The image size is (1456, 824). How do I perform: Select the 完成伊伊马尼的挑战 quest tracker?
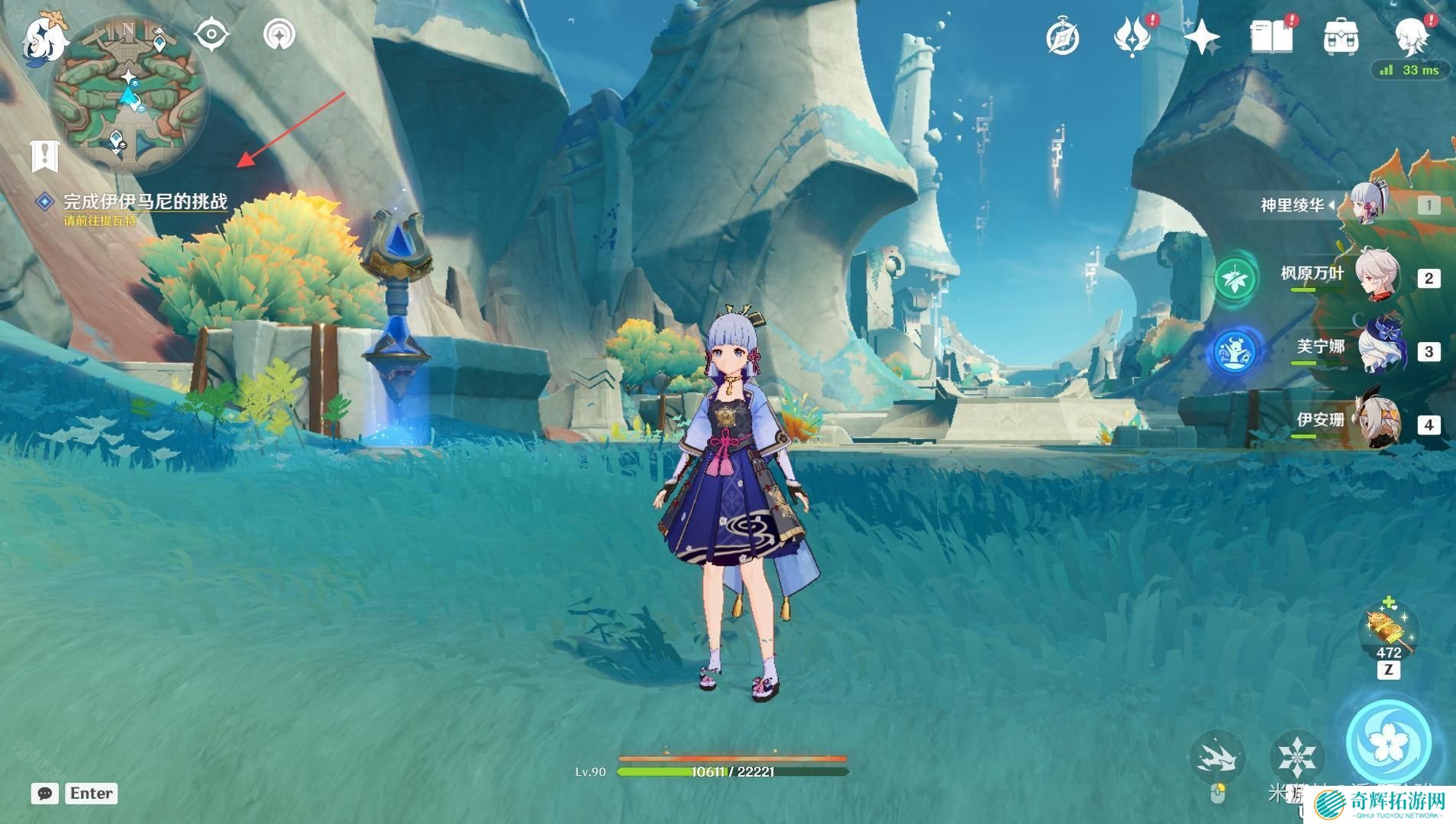pyautogui.click(x=144, y=202)
